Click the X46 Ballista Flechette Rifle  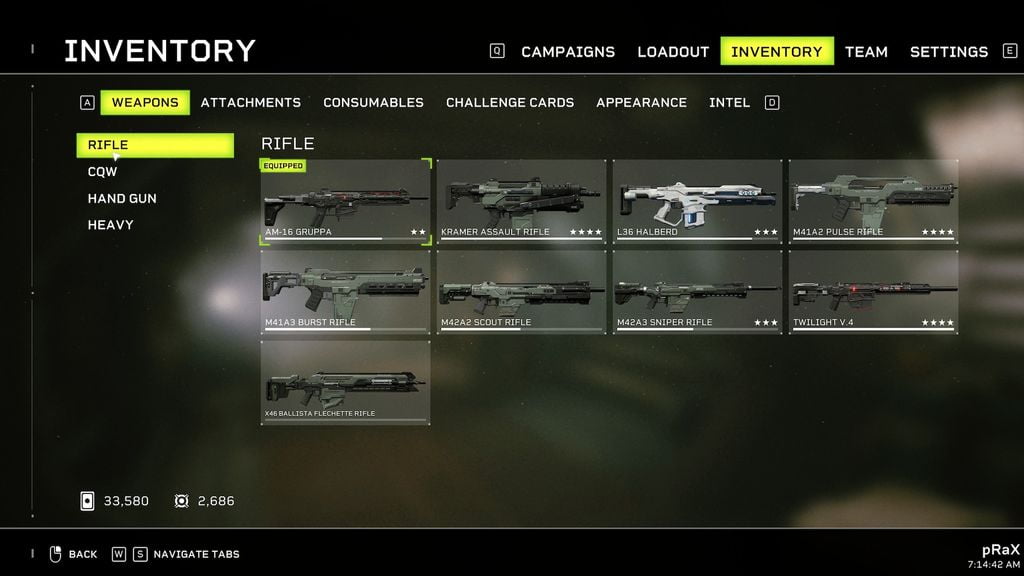(x=346, y=383)
